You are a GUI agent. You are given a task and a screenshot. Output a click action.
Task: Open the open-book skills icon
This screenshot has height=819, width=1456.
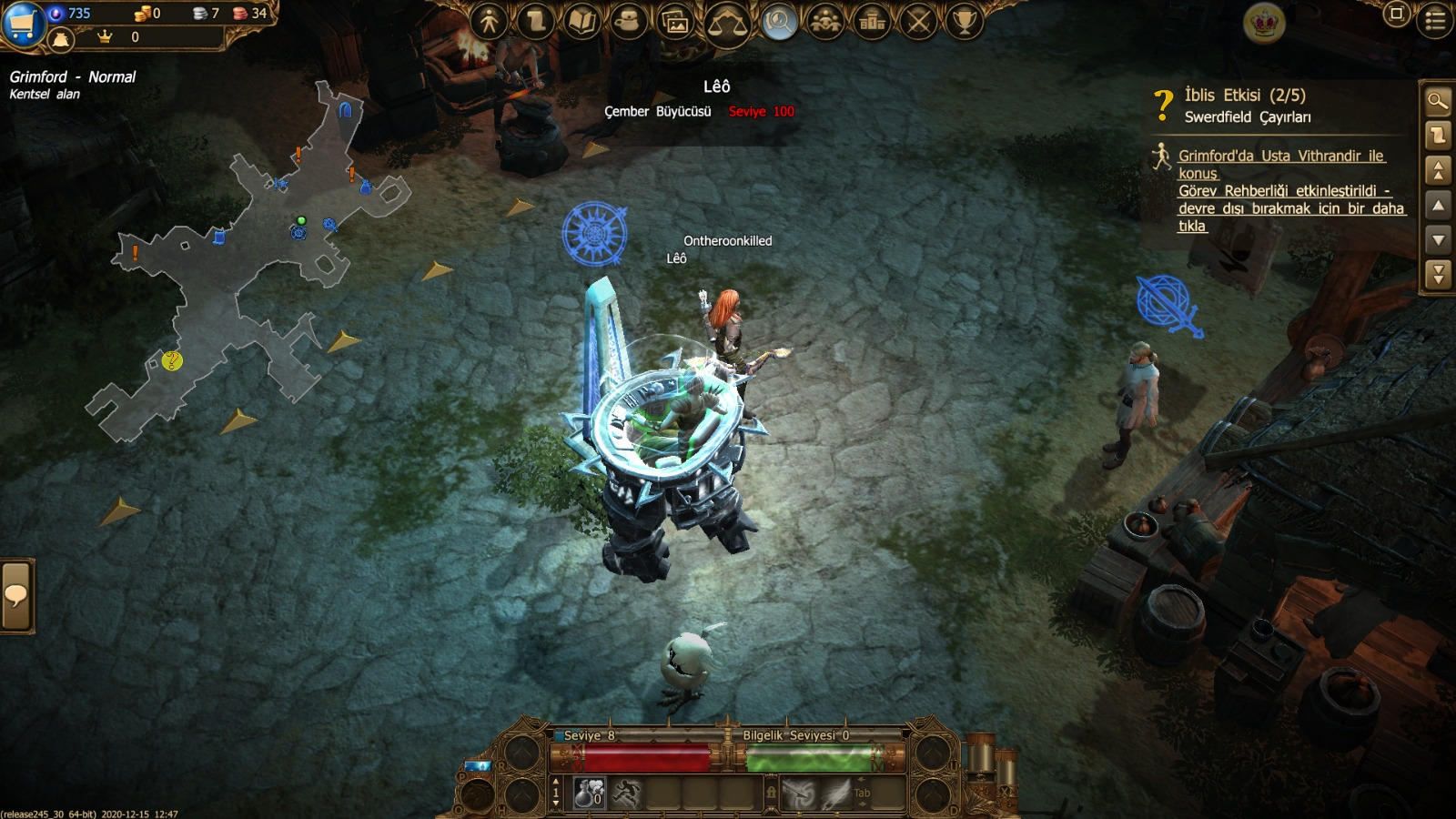point(581,21)
